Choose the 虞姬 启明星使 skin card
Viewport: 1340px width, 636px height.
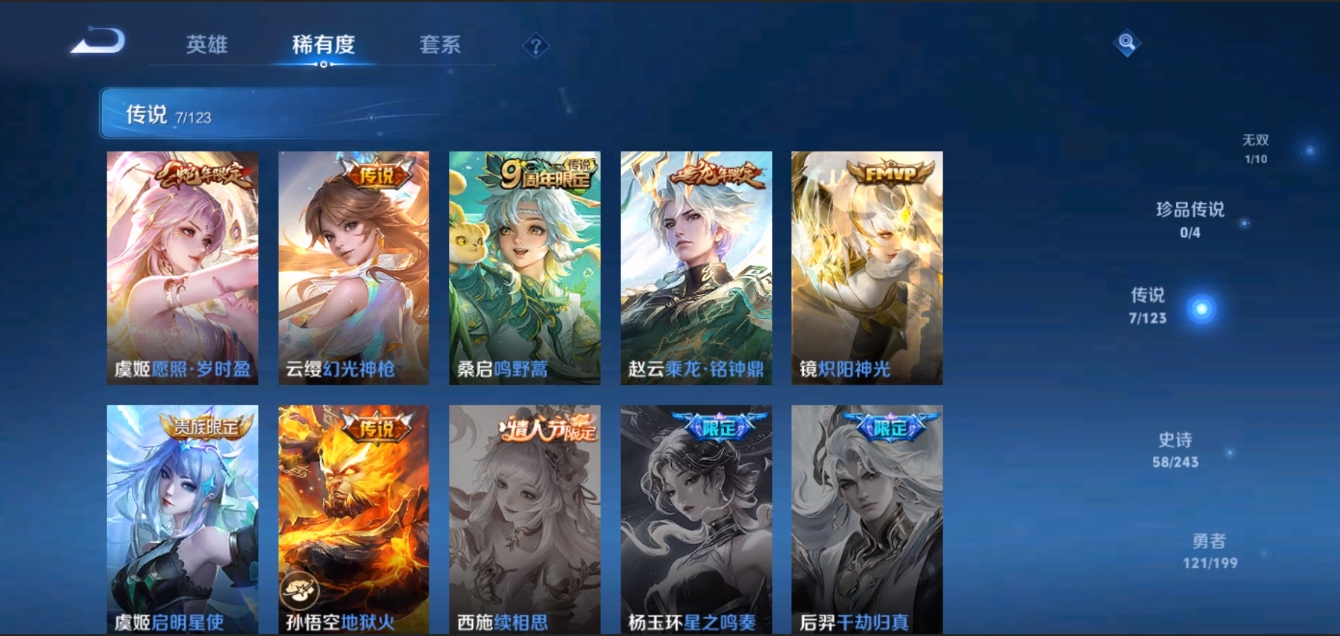coord(182,519)
